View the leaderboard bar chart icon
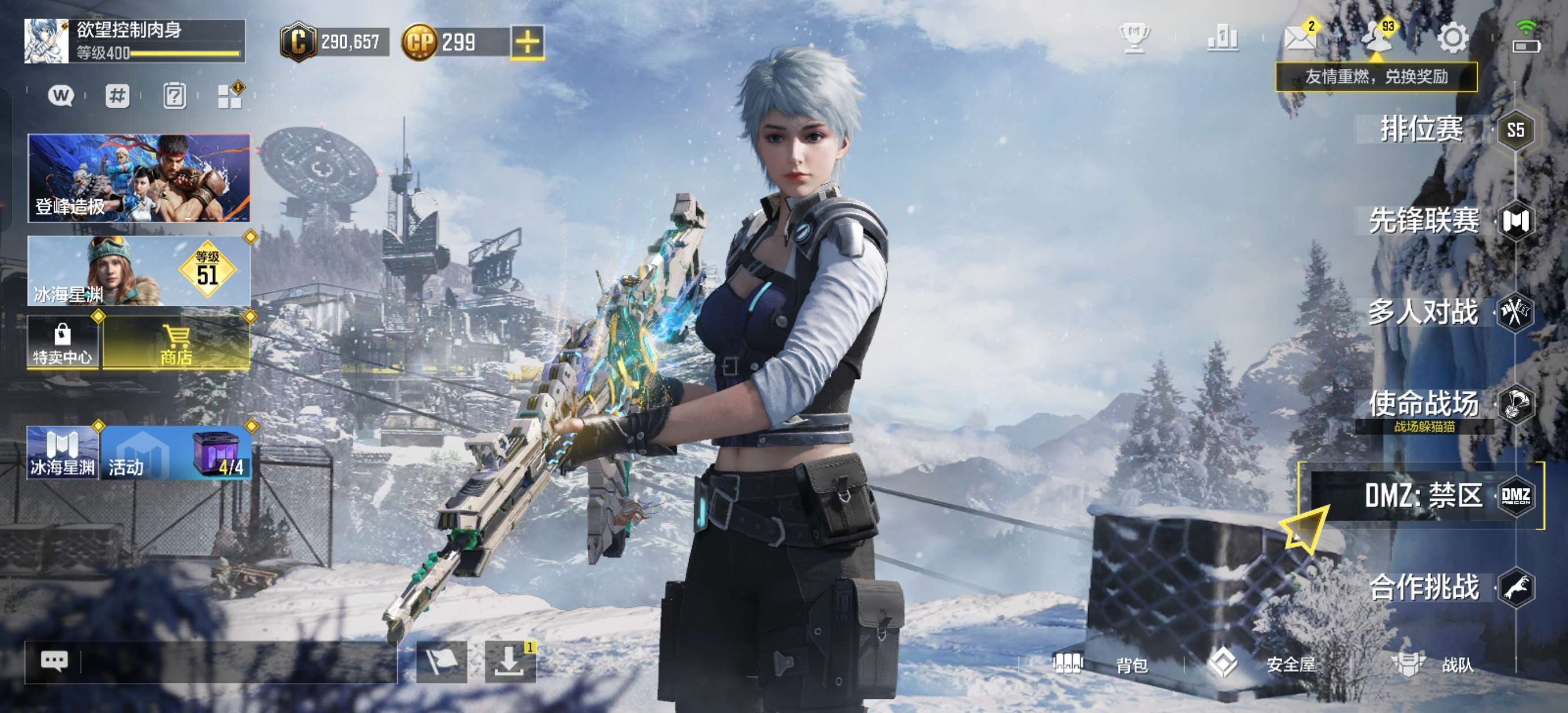This screenshot has width=1568, height=713. pyautogui.click(x=1222, y=38)
